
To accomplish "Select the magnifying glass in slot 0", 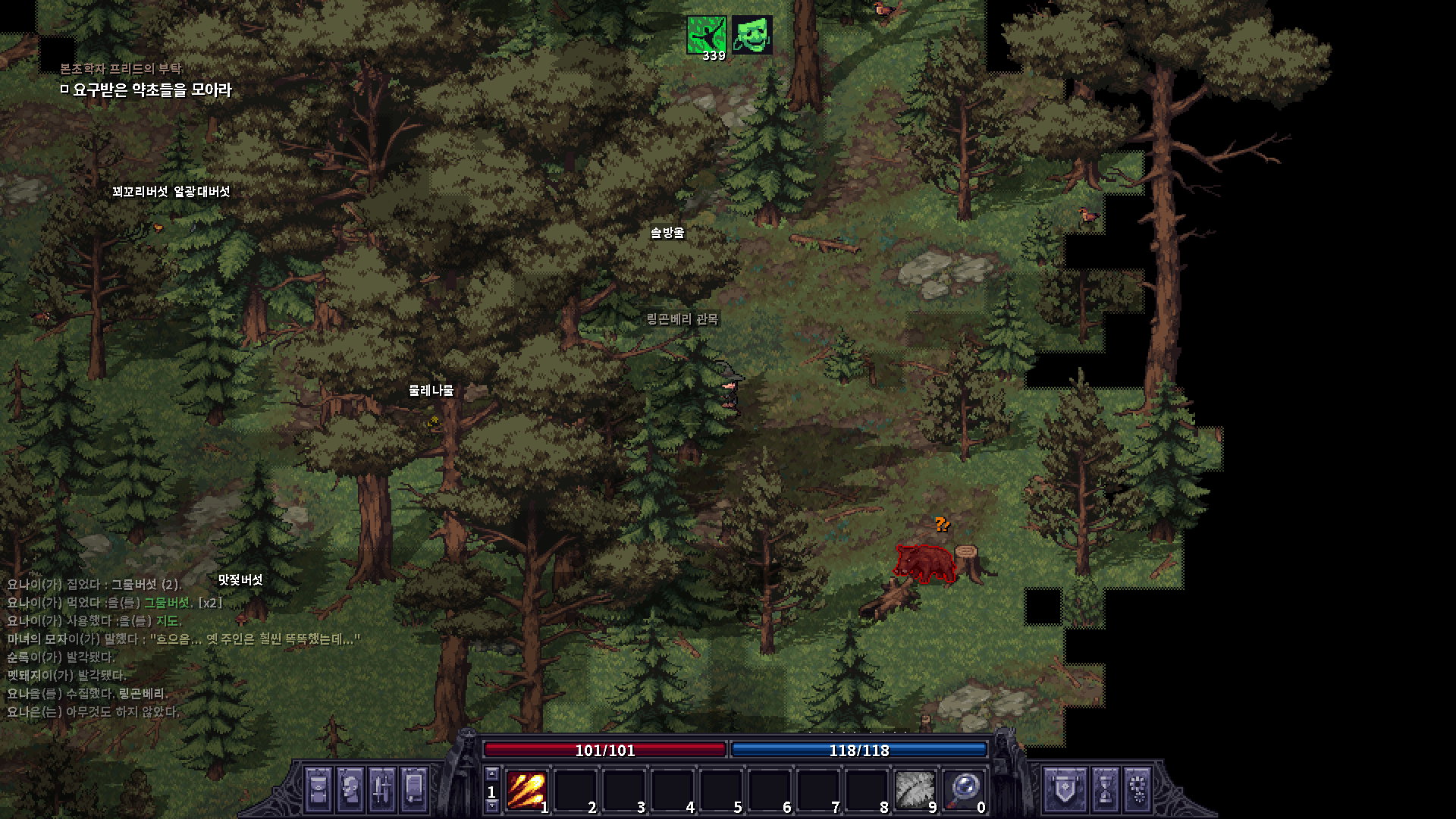I will (964, 790).
